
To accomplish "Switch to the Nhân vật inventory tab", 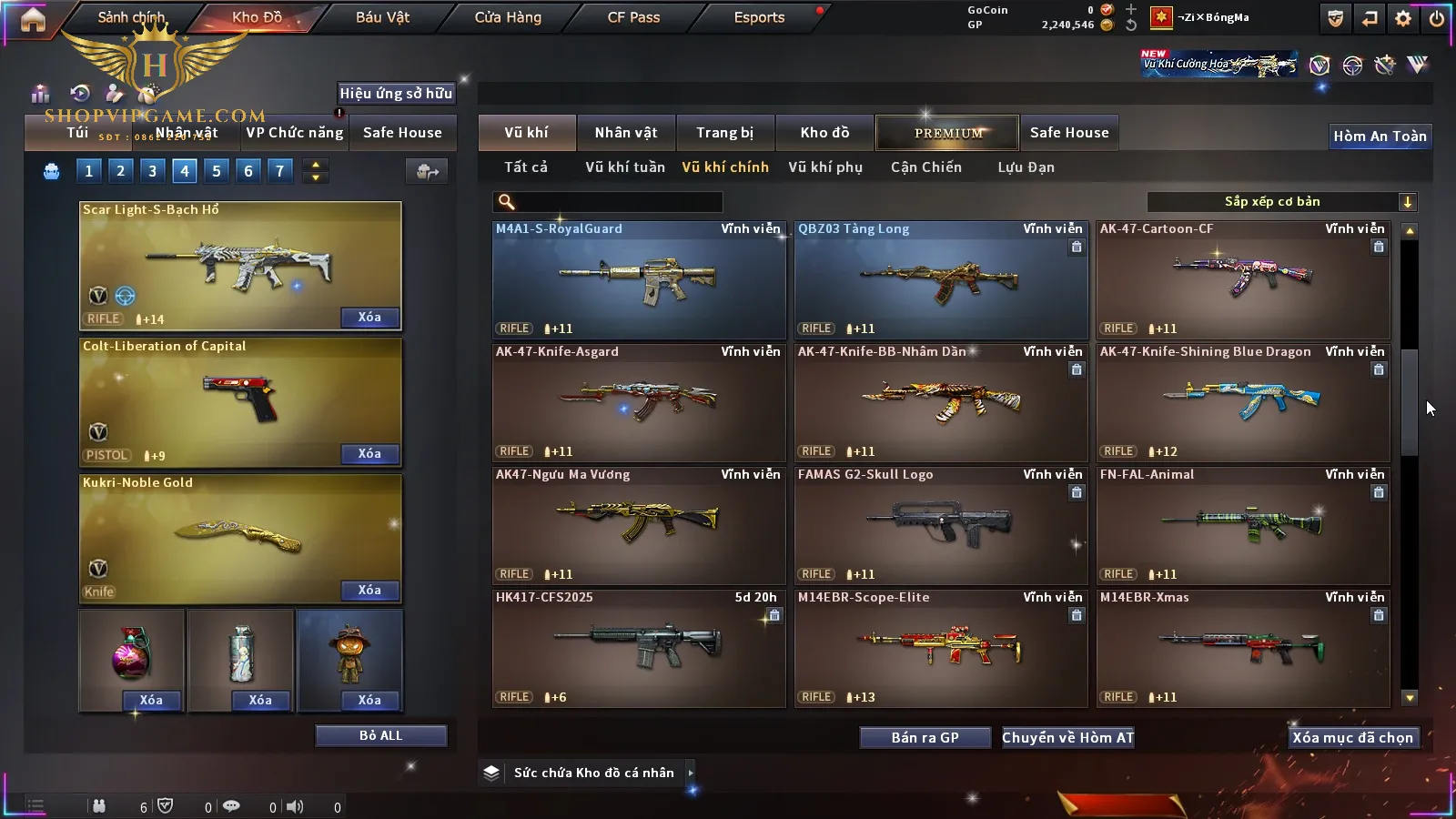I will [x=626, y=133].
